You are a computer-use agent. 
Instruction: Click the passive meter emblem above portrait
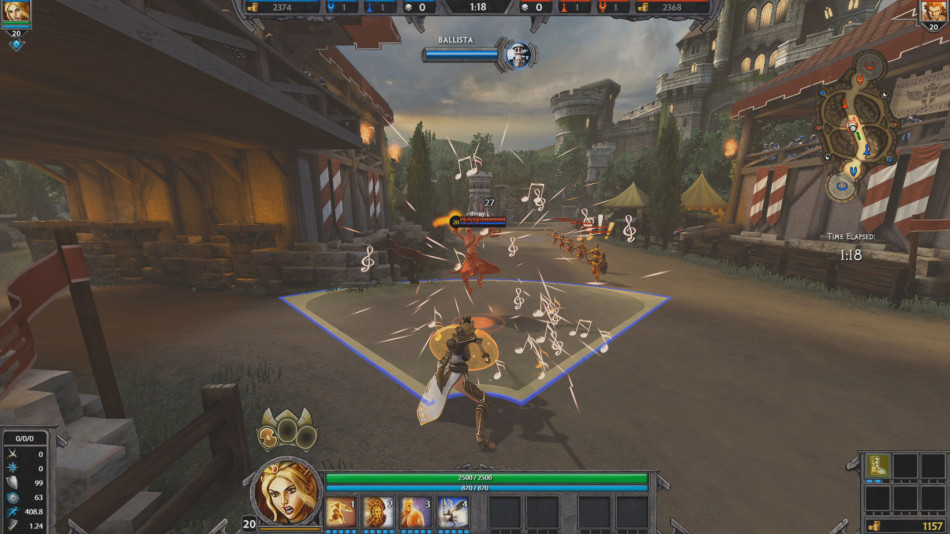pyautogui.click(x=288, y=430)
